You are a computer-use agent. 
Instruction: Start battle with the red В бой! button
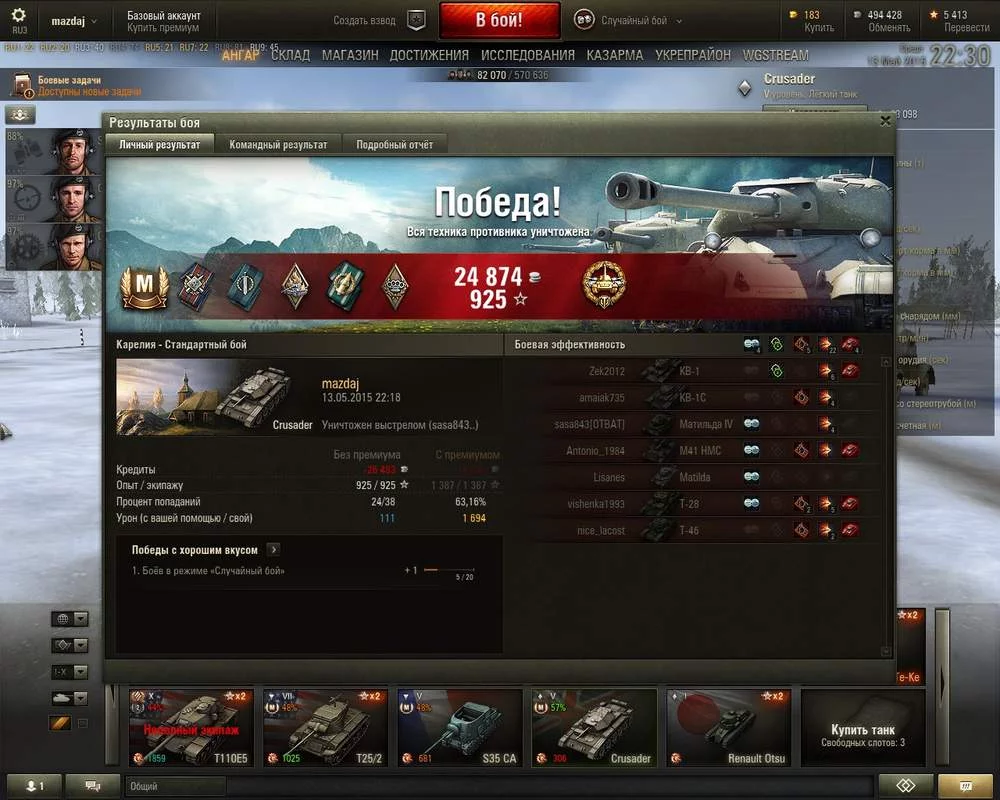click(498, 20)
